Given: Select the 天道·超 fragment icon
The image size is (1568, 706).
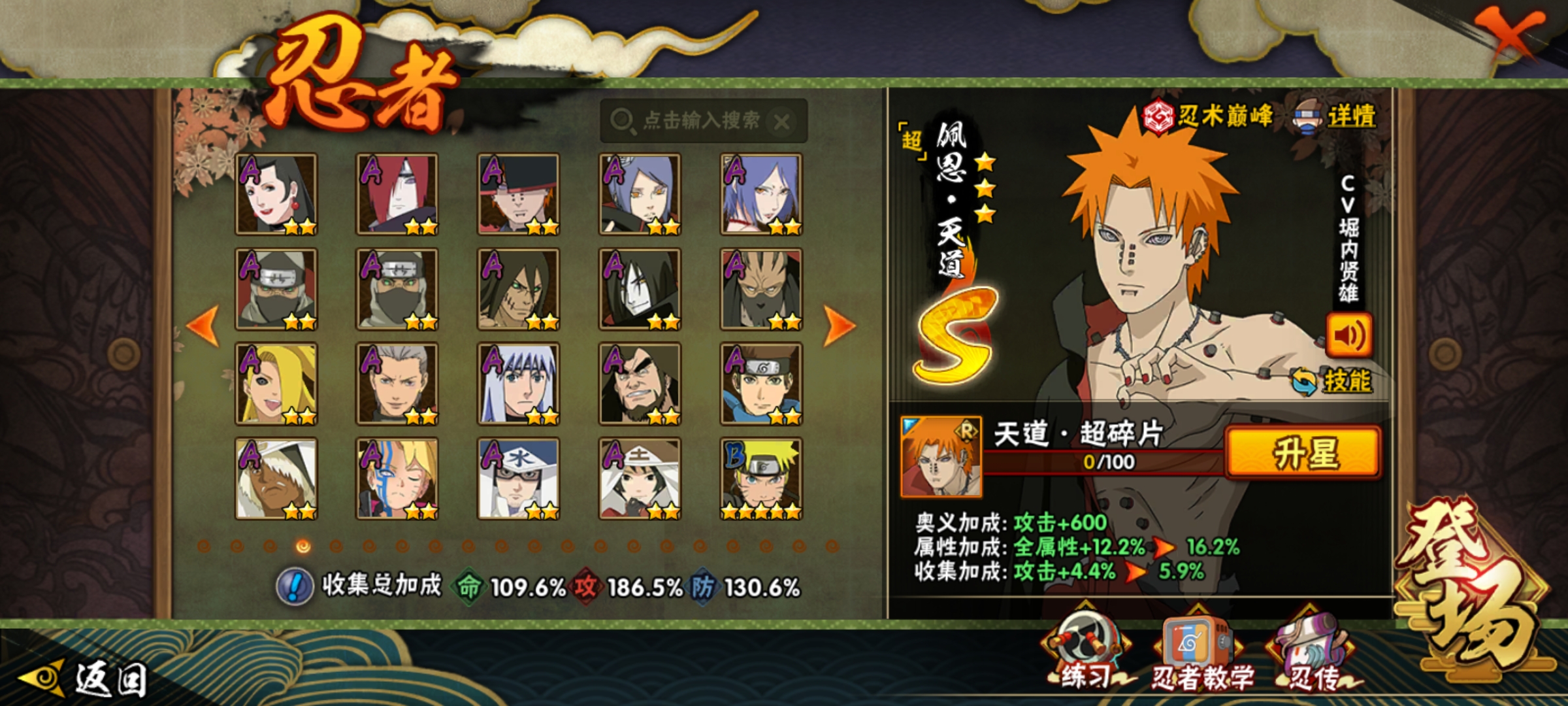Looking at the screenshot, I should (941, 456).
